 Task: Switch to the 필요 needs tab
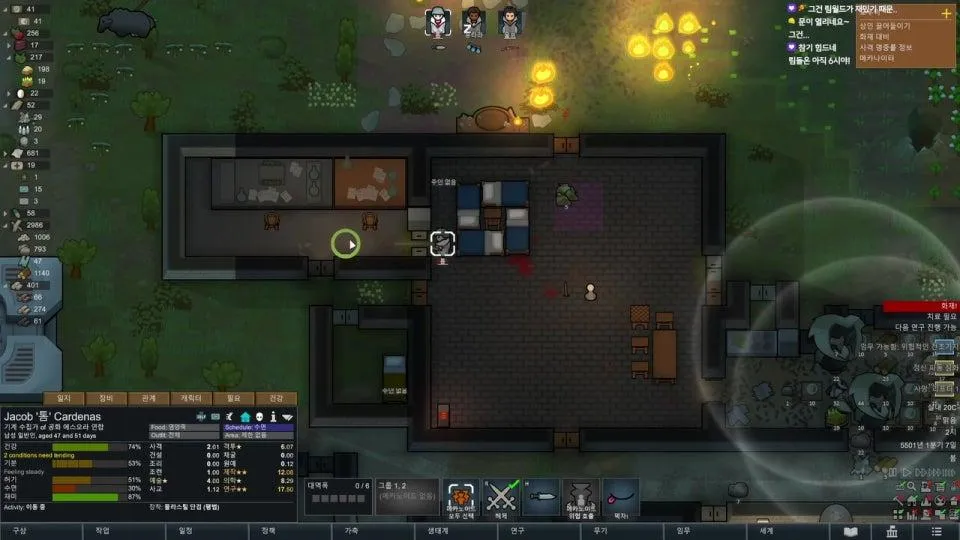[x=234, y=398]
